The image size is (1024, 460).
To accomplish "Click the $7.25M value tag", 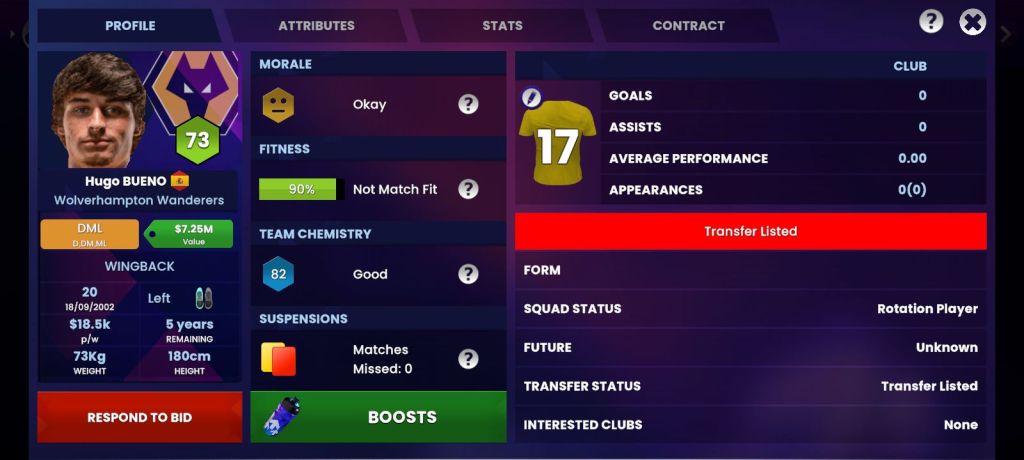I will 190,234.
